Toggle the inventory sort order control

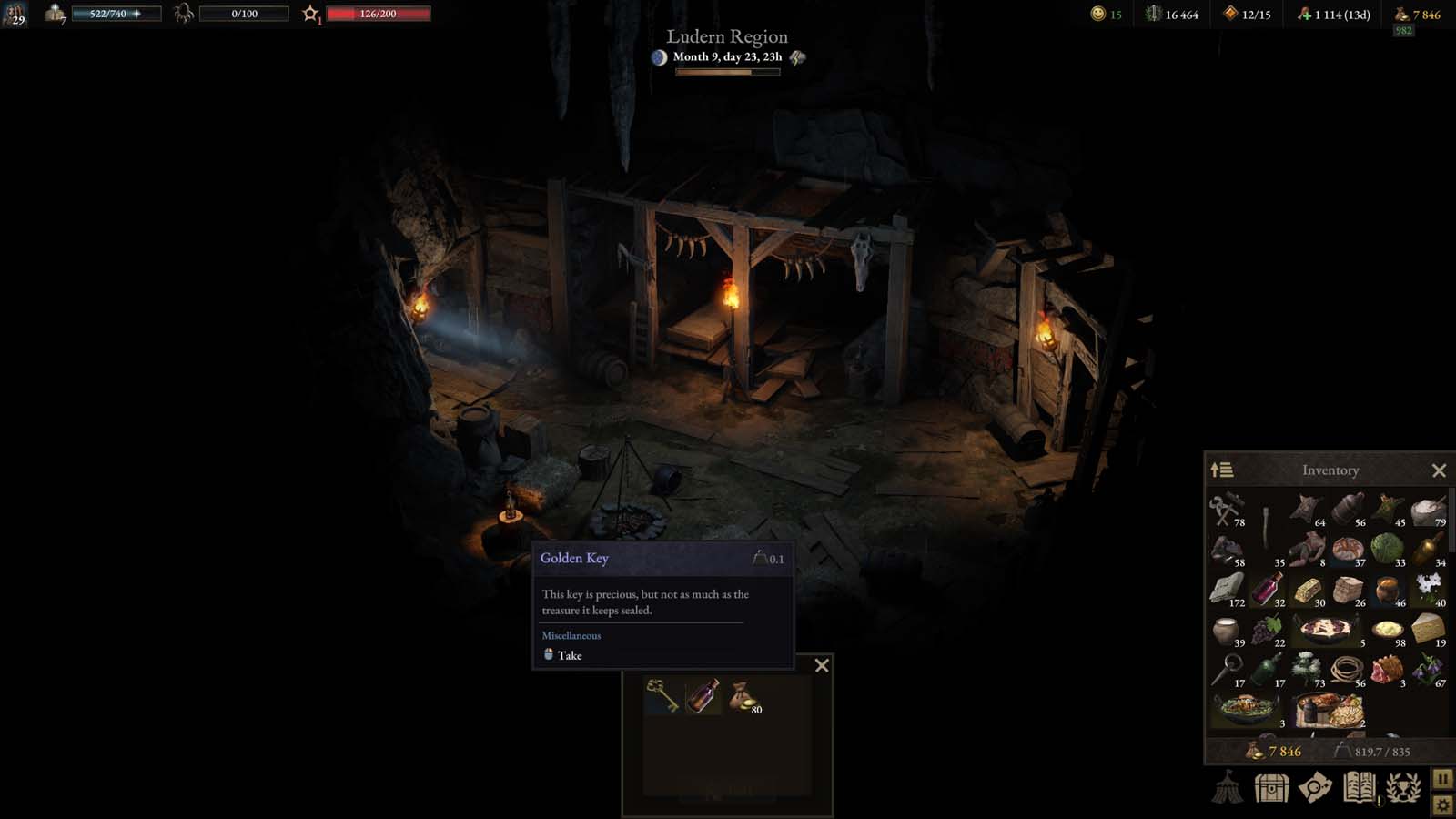pos(1221,470)
